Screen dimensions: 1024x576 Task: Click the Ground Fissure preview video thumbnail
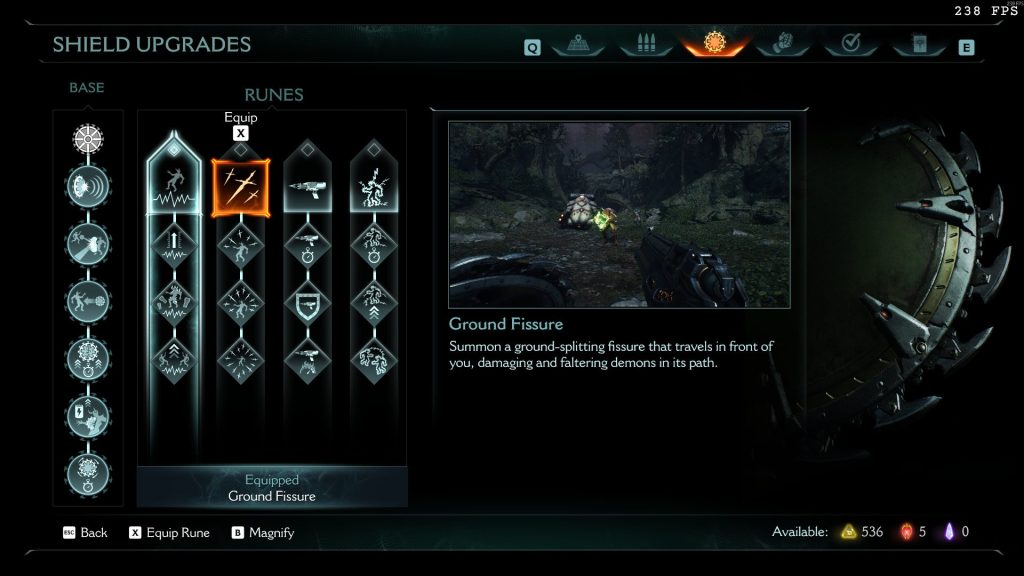point(619,214)
